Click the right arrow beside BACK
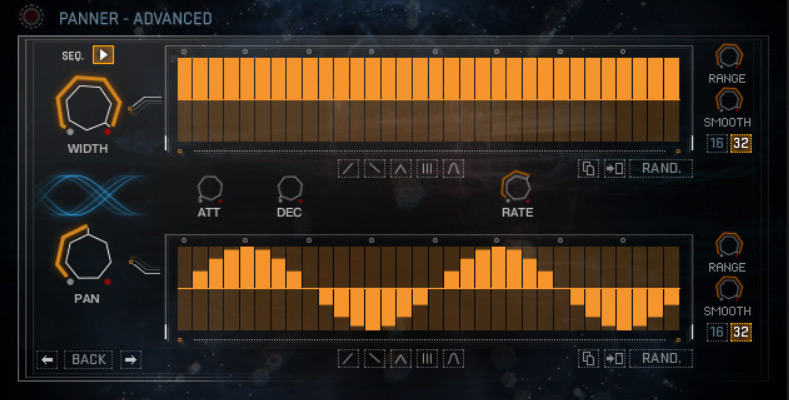Screen dimensions: 789x400 tap(131, 359)
